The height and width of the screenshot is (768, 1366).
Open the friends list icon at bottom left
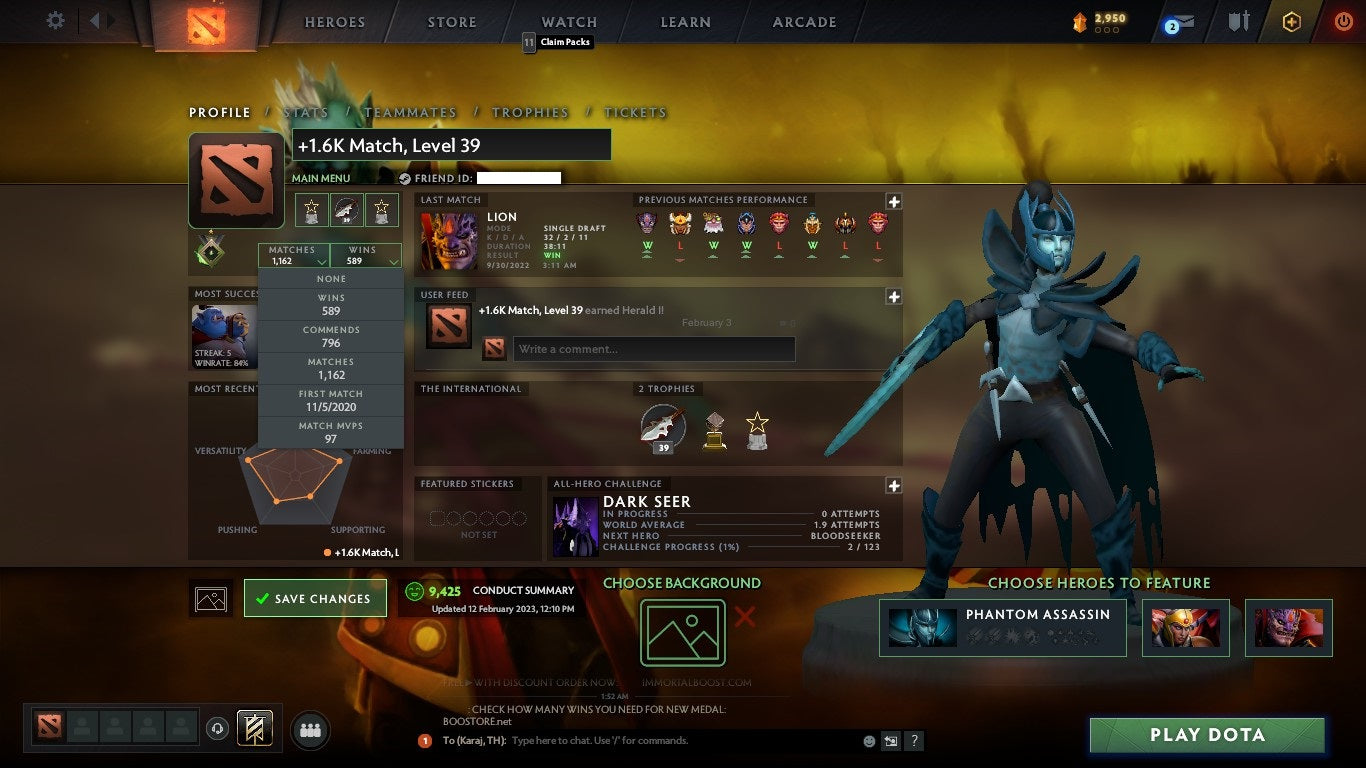point(309,730)
